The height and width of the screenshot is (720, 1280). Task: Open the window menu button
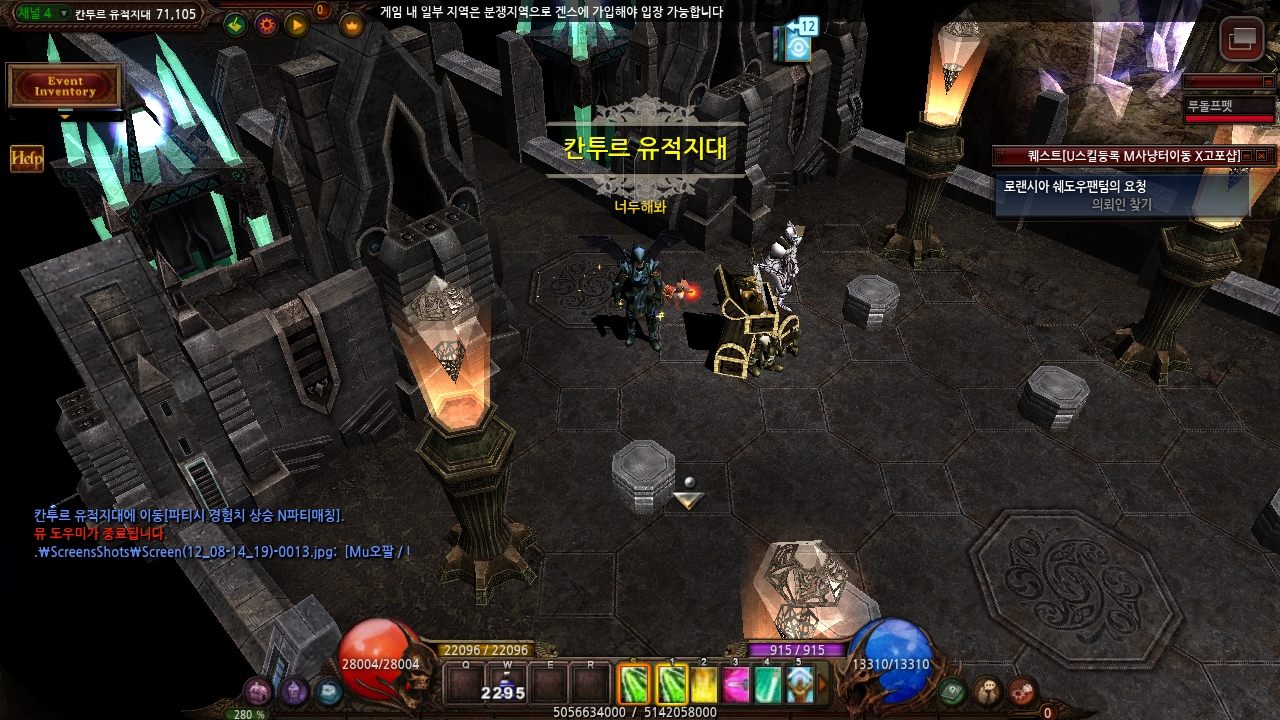[1242, 40]
